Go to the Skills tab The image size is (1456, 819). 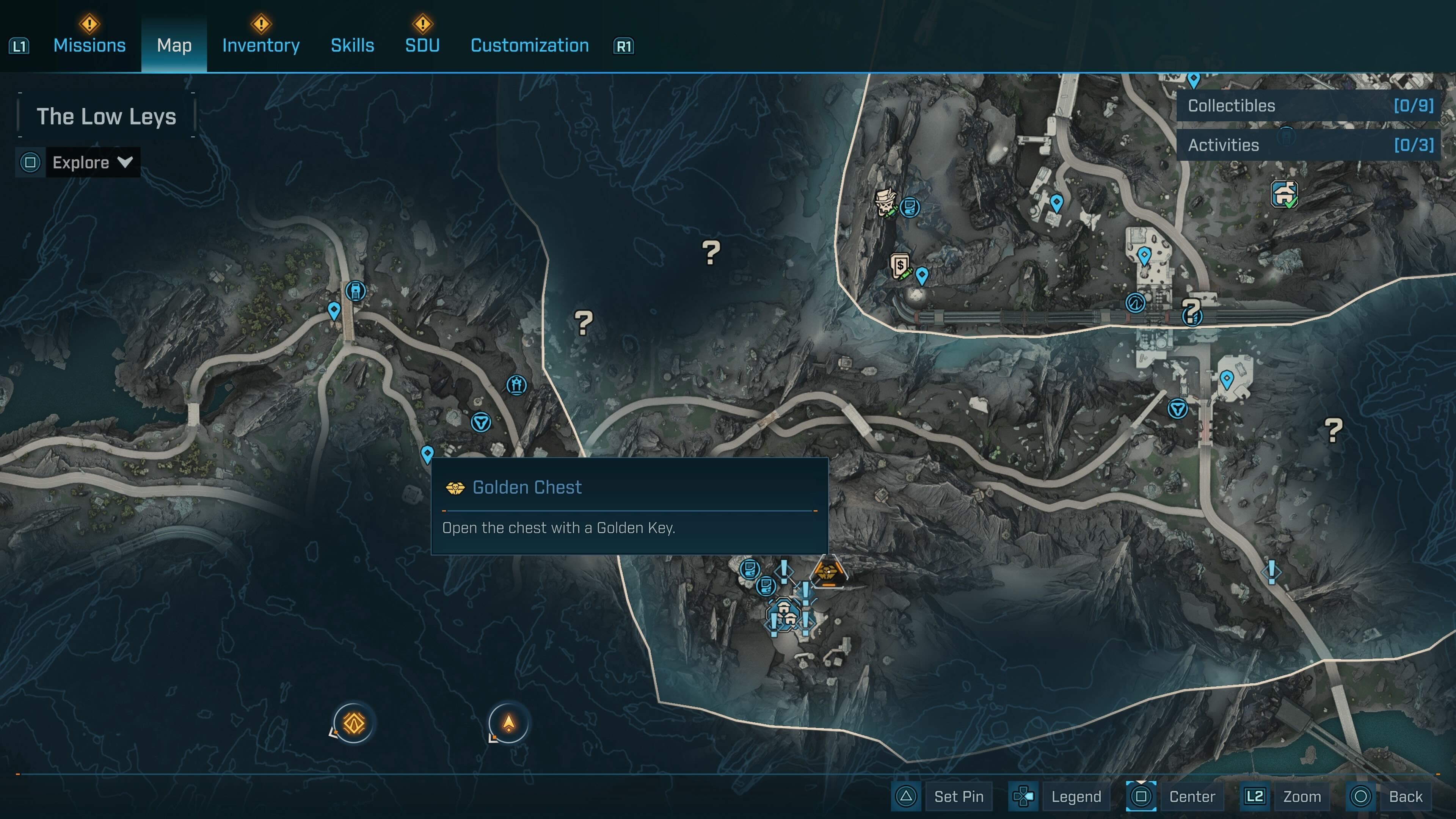click(352, 45)
